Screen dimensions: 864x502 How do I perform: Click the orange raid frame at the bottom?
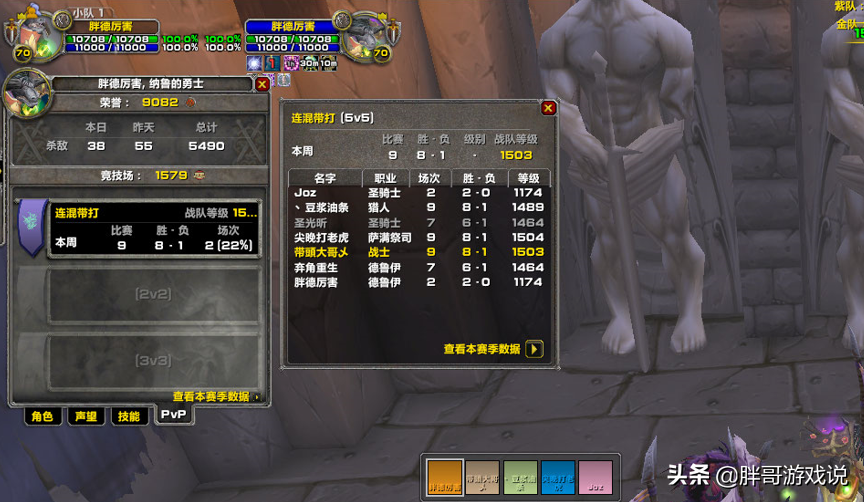click(x=443, y=477)
